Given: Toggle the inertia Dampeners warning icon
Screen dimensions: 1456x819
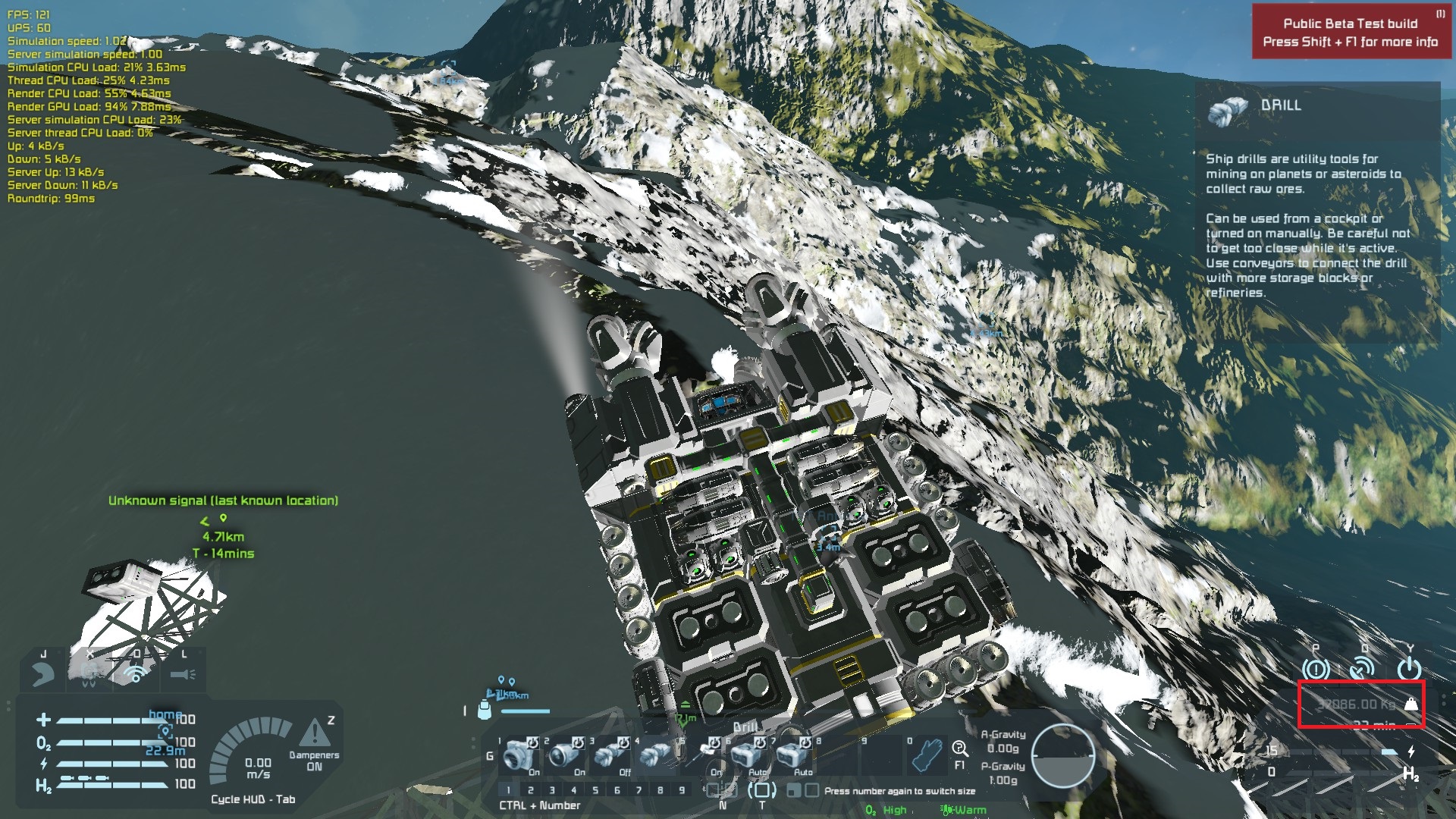Looking at the screenshot, I should pos(314,734).
